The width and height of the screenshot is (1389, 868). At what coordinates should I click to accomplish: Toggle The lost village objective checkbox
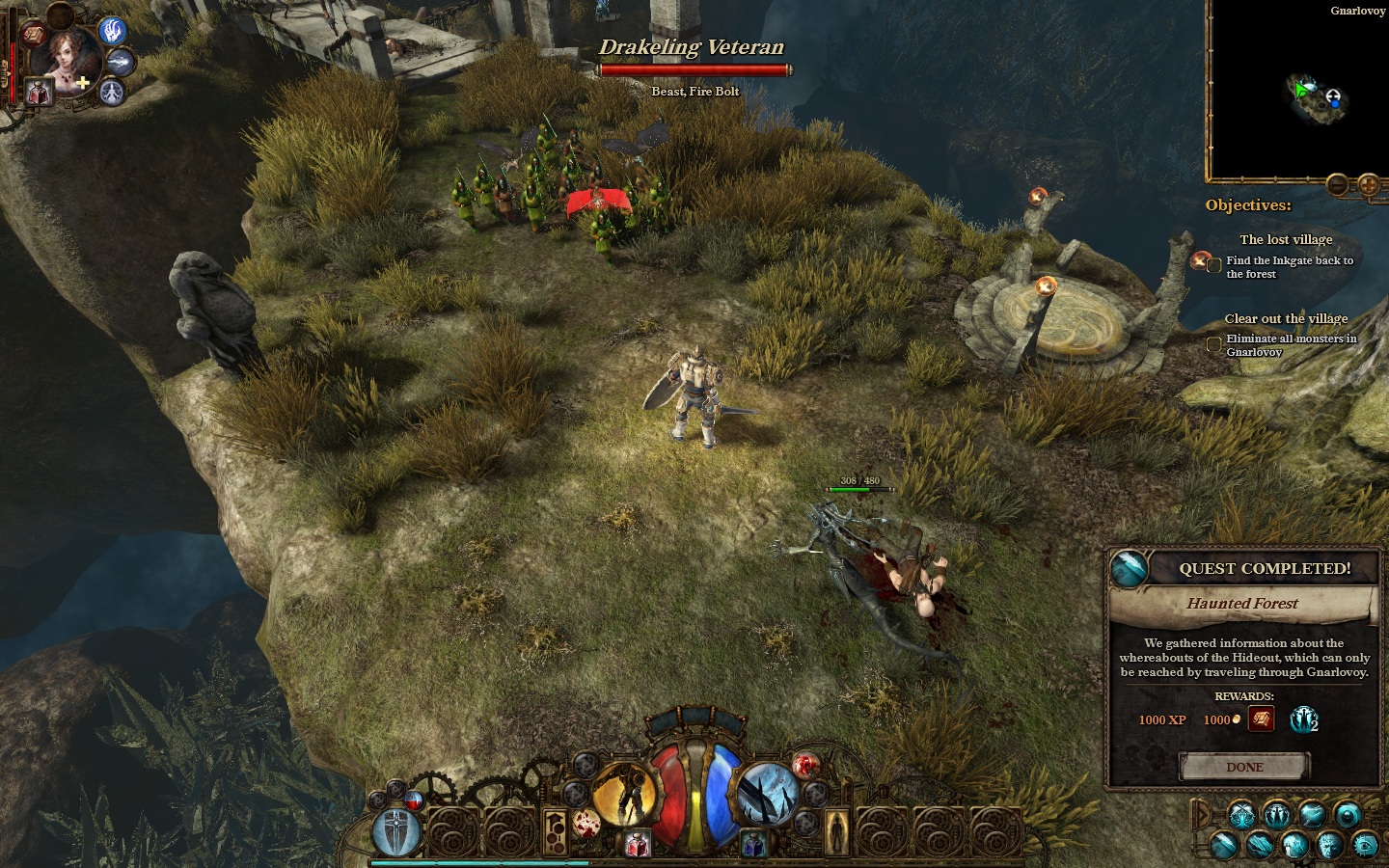pyautogui.click(x=1214, y=265)
